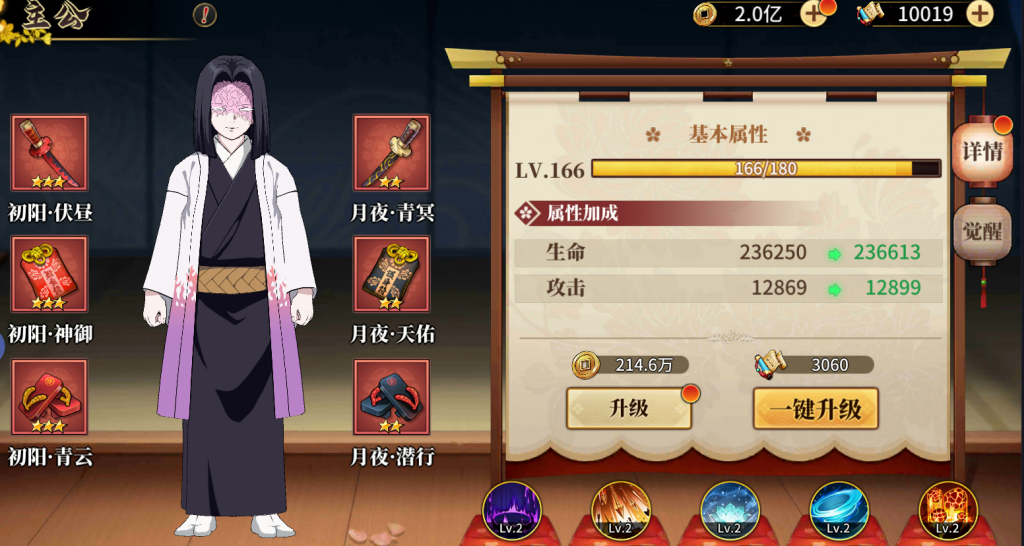The height and width of the screenshot is (546, 1024).
Task: Click the 升级 level-up button
Action: pyautogui.click(x=629, y=408)
